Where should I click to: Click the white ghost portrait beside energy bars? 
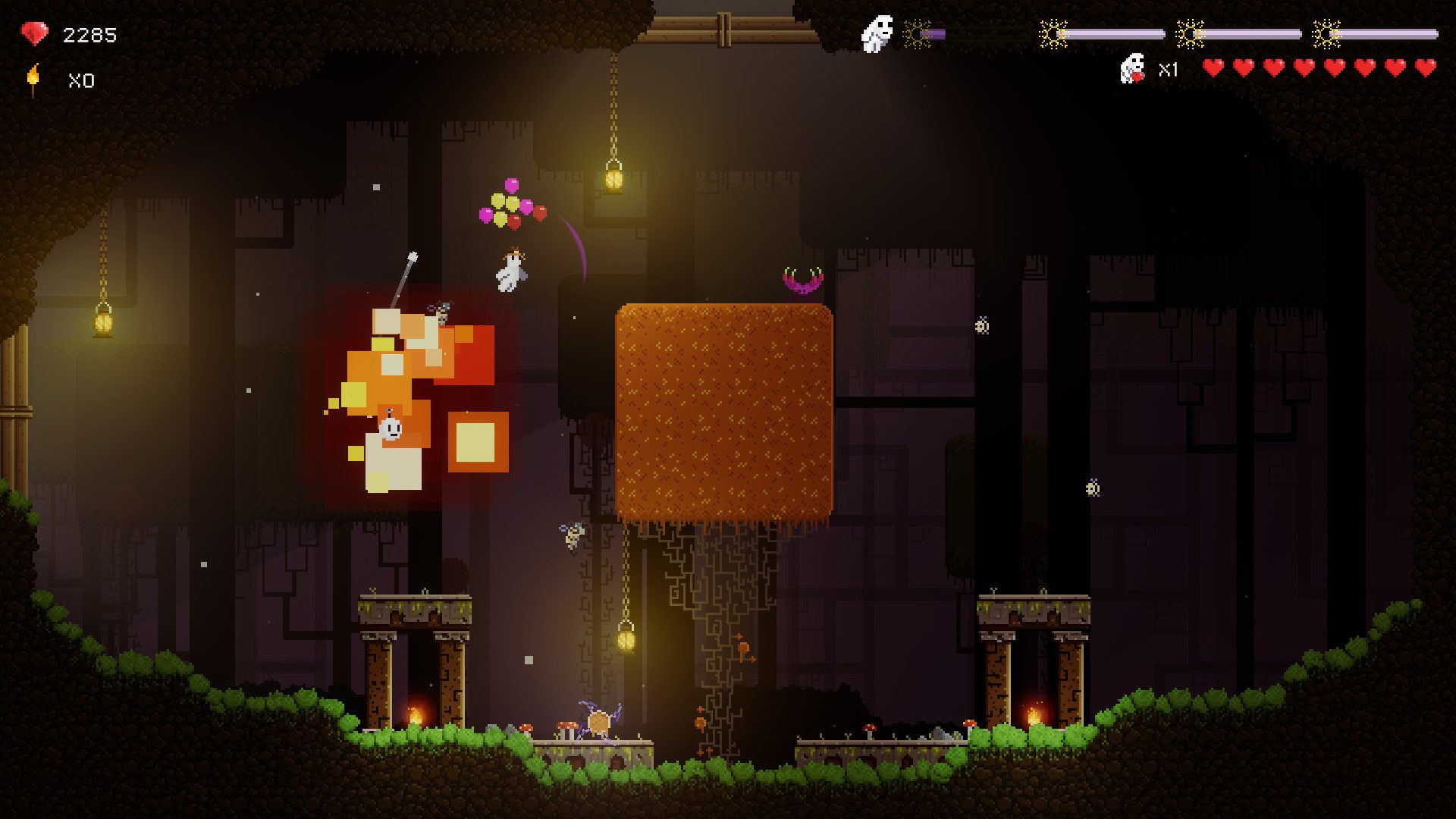coord(877,34)
